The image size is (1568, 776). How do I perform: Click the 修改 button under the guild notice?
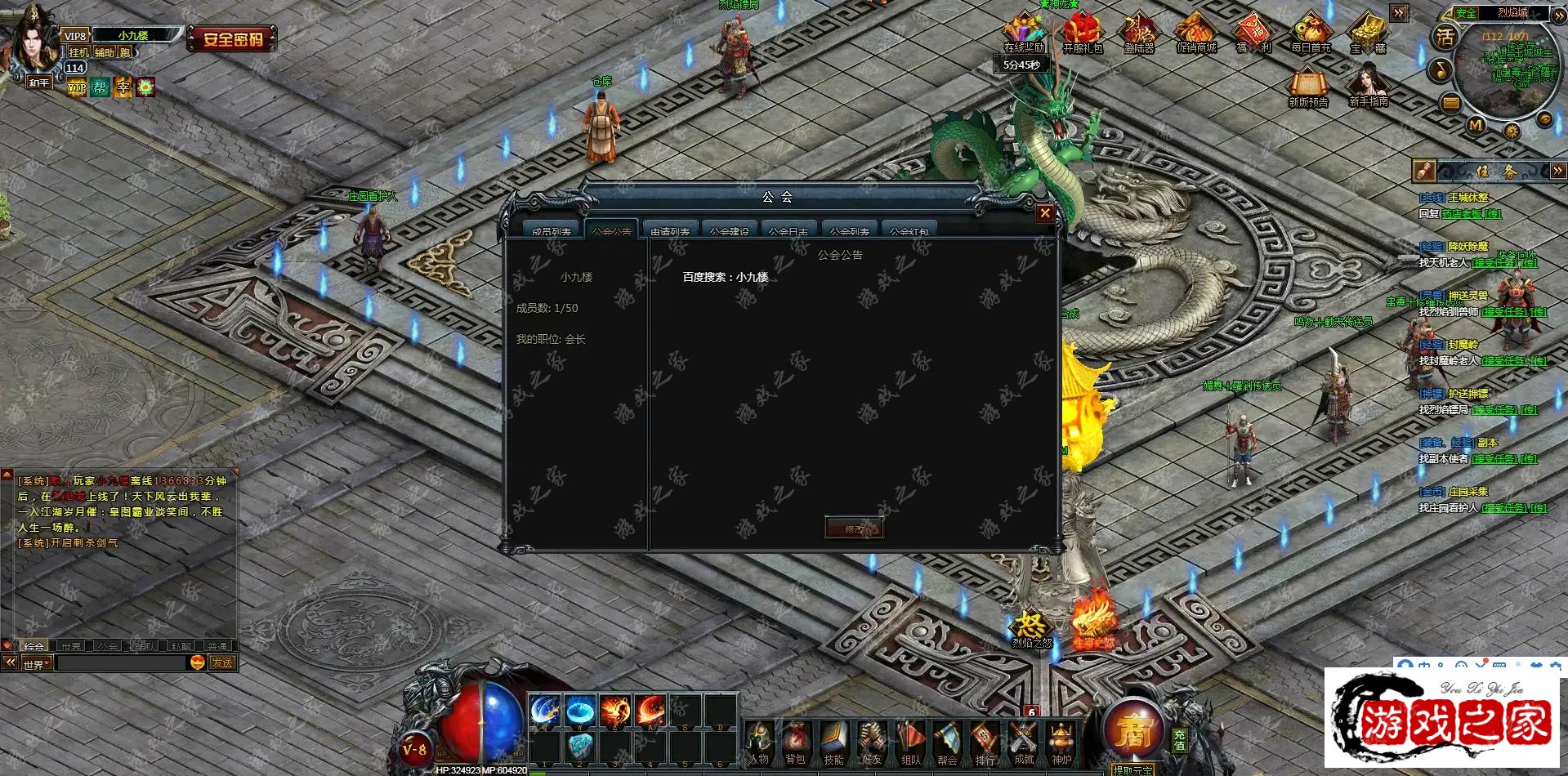[x=854, y=528]
